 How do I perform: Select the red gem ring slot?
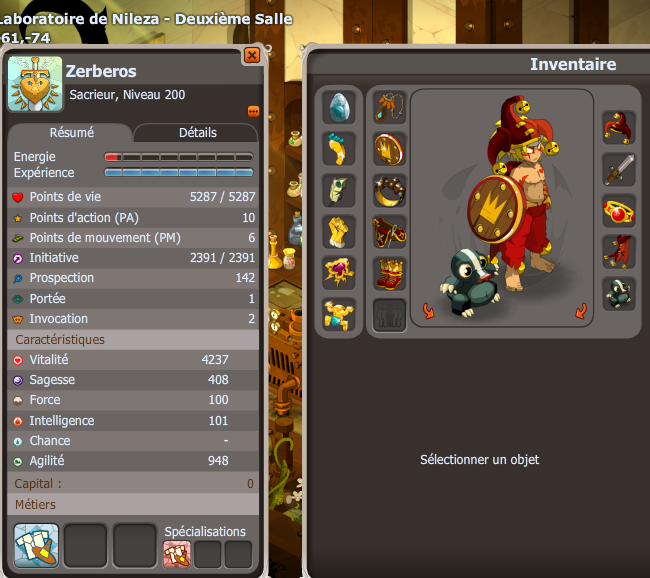(x=619, y=211)
